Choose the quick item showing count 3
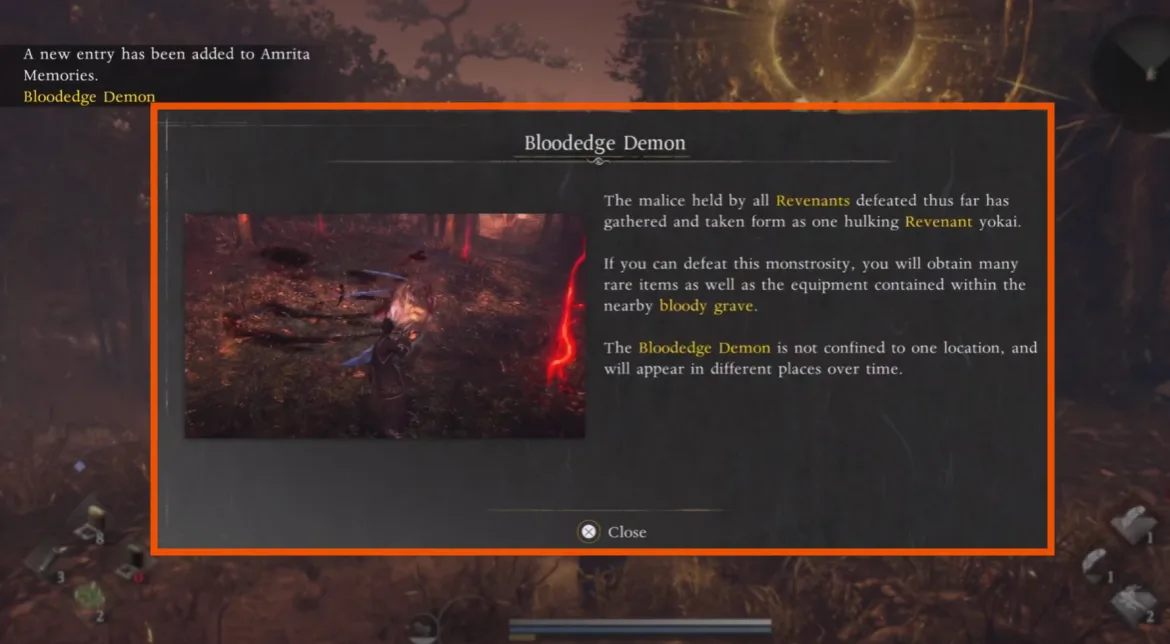 (x=45, y=562)
